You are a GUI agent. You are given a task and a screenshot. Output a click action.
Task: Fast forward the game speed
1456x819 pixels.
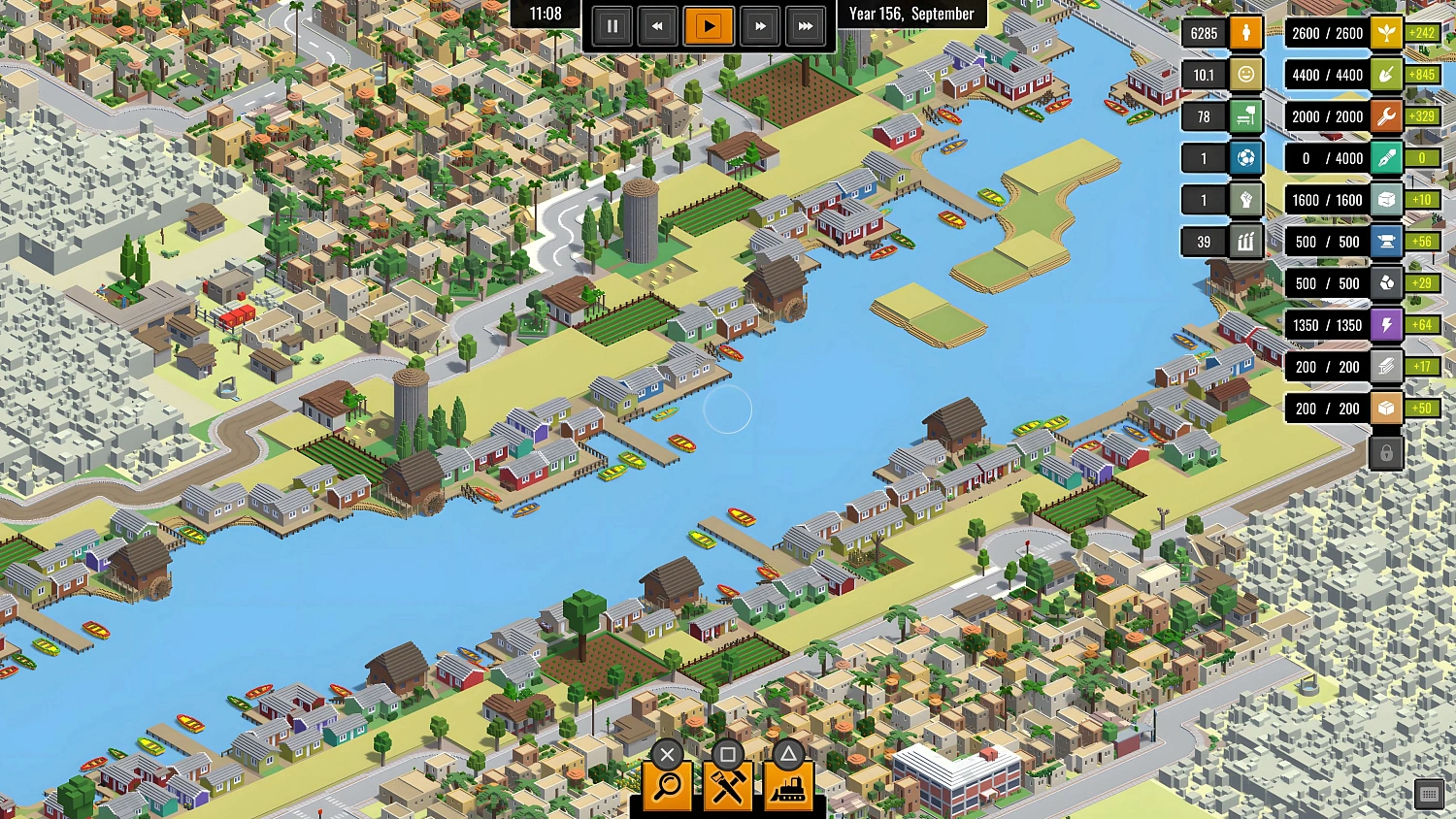click(760, 26)
